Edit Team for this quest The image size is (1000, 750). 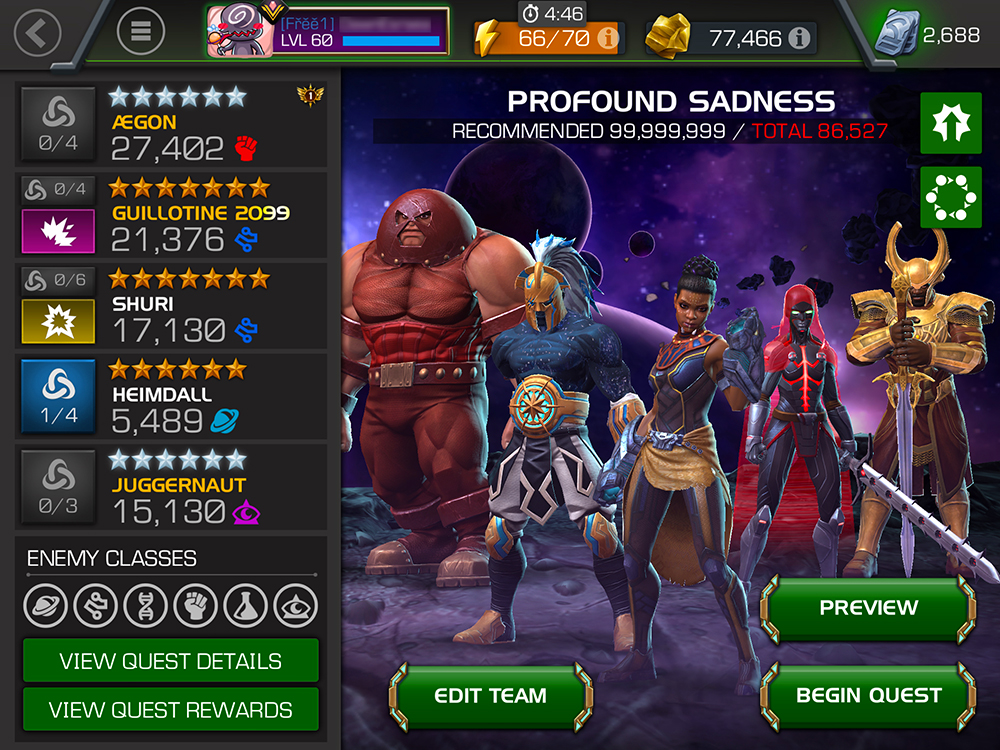coord(490,696)
